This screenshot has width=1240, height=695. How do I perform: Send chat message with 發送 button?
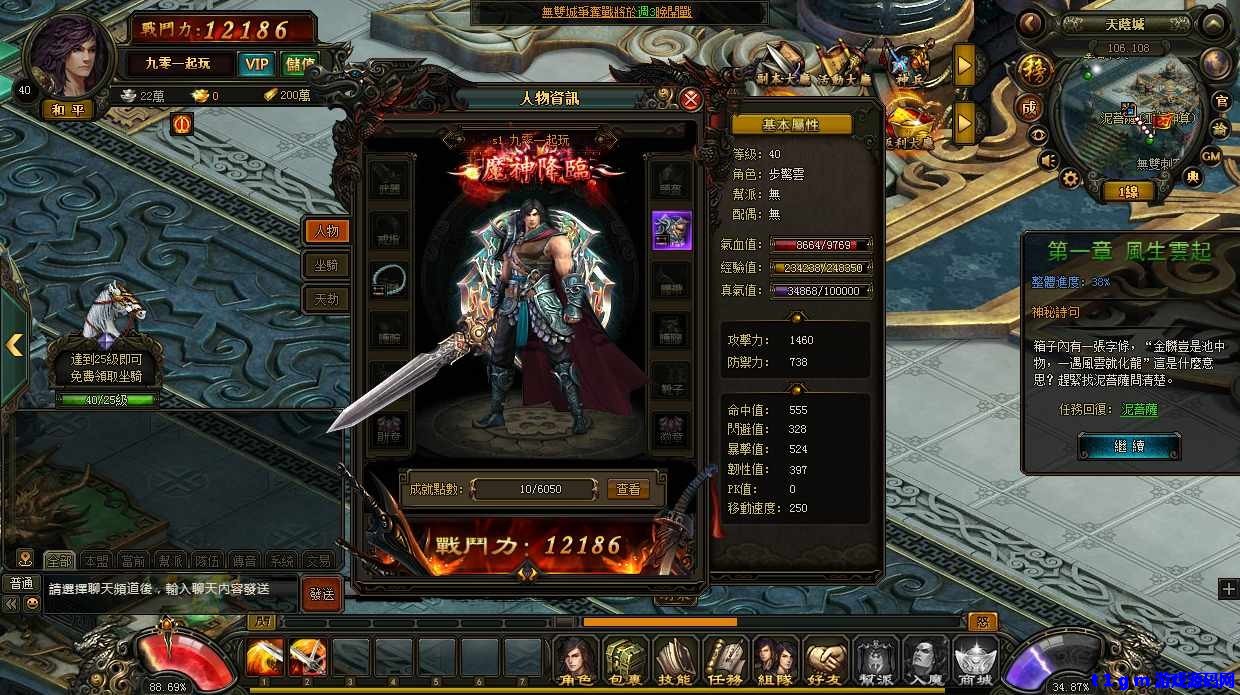tap(321, 593)
